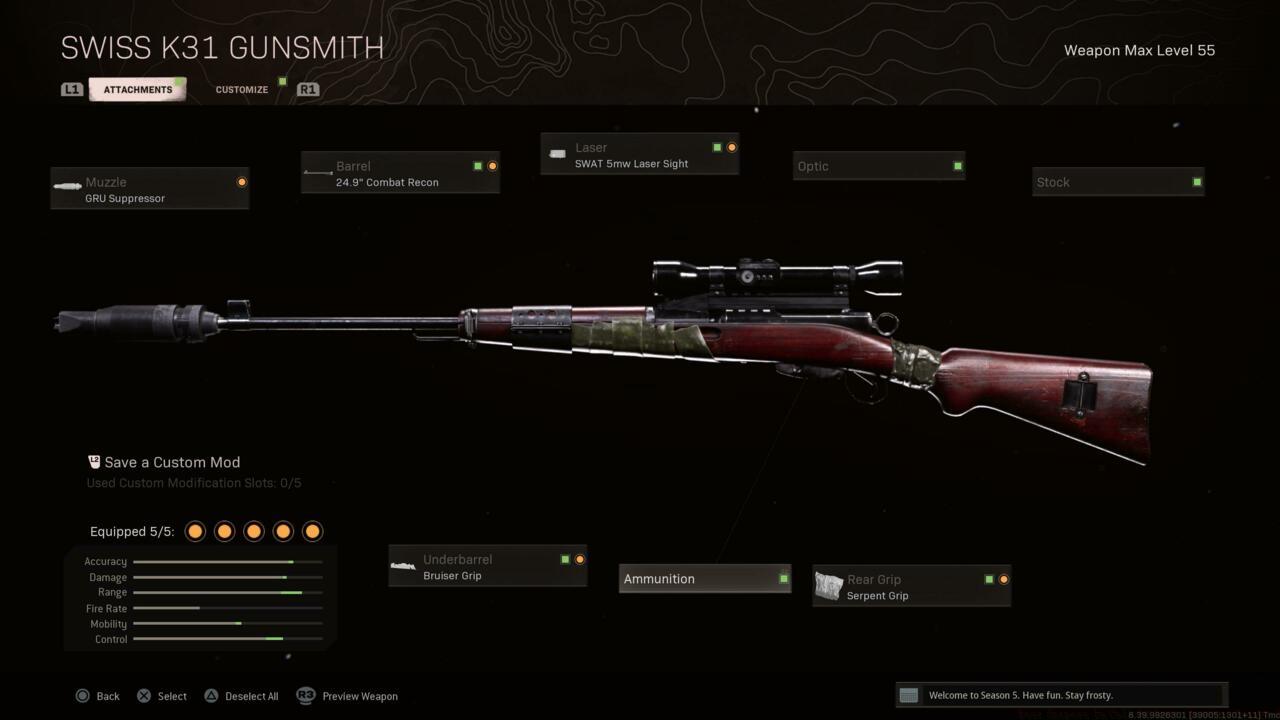Open the Attachments tab
1280x720 pixels.
pyautogui.click(x=137, y=89)
